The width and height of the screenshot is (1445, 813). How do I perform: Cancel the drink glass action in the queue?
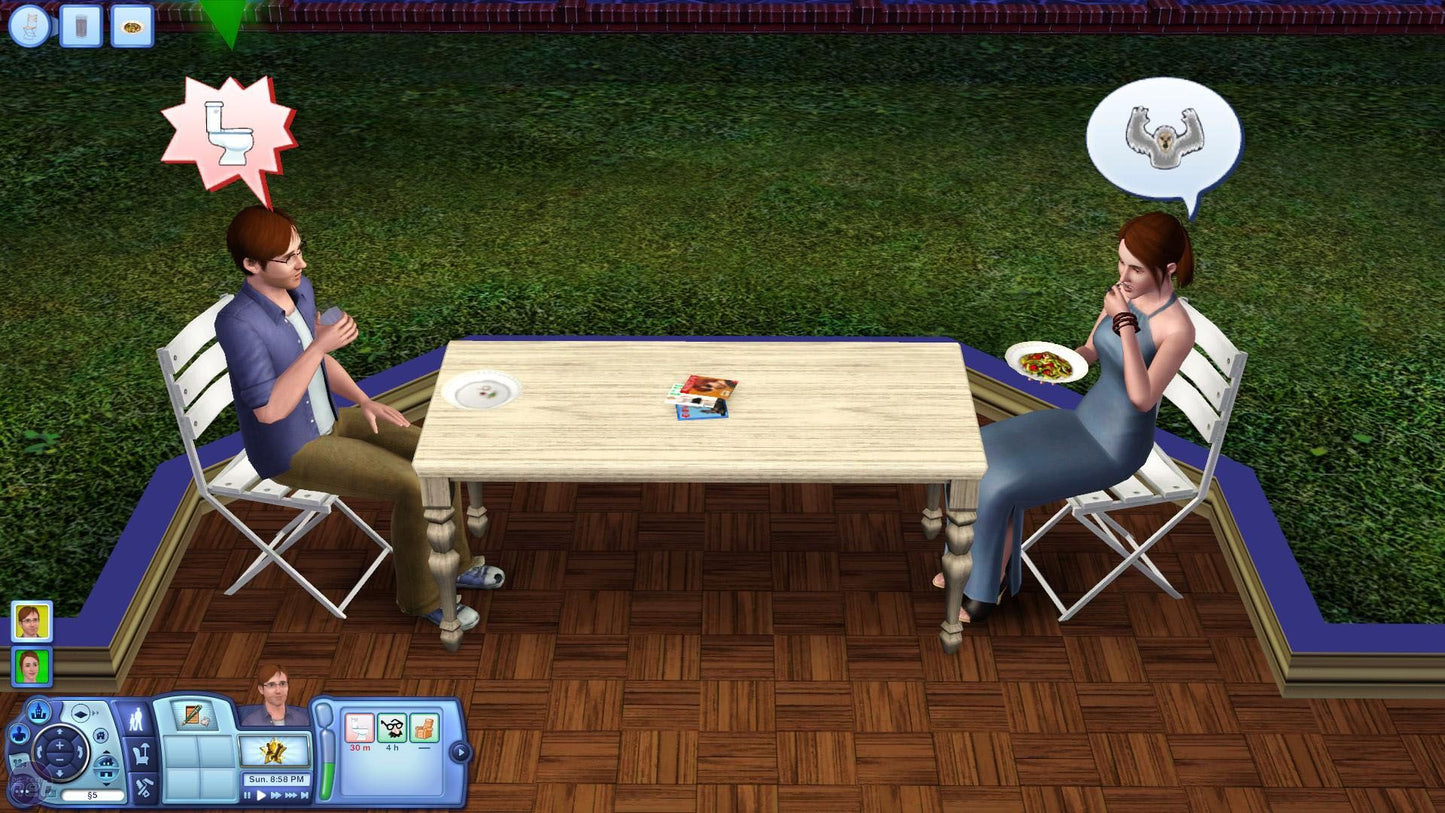point(81,27)
